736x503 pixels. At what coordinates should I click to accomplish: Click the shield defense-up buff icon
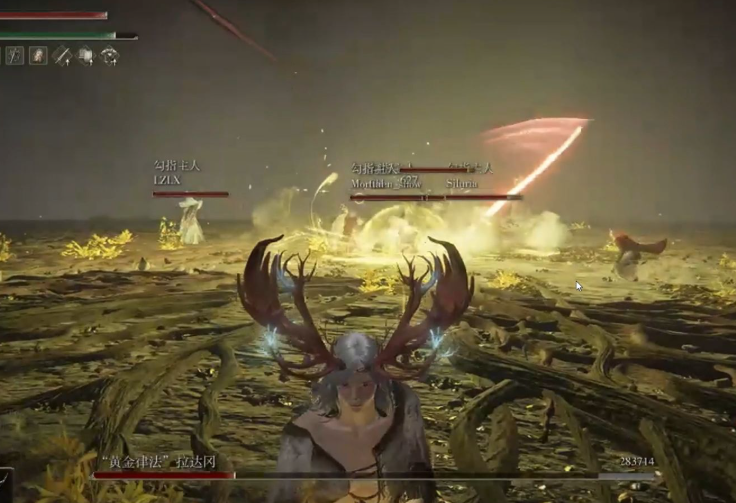click(86, 56)
